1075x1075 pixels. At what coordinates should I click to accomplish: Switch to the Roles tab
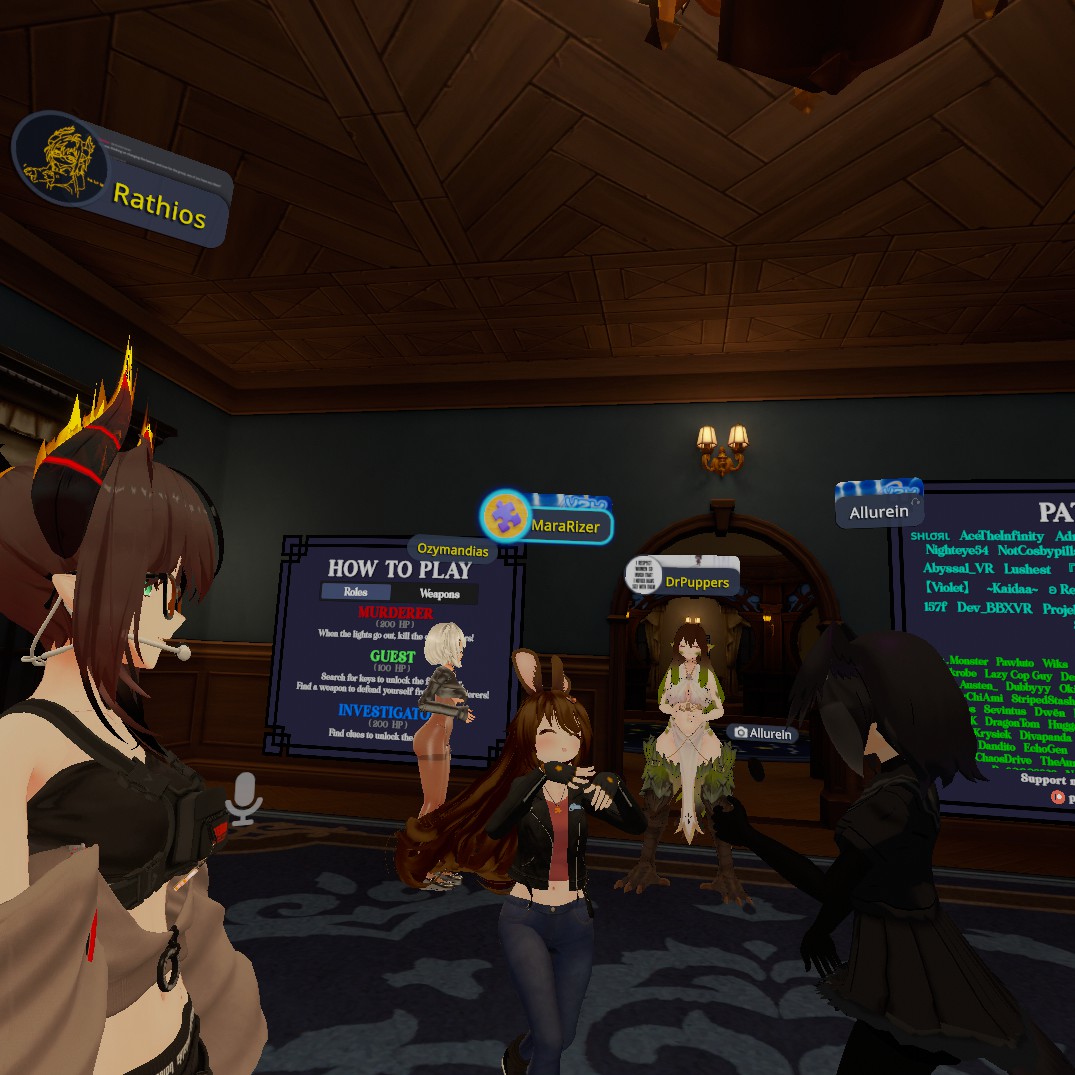[x=356, y=592]
